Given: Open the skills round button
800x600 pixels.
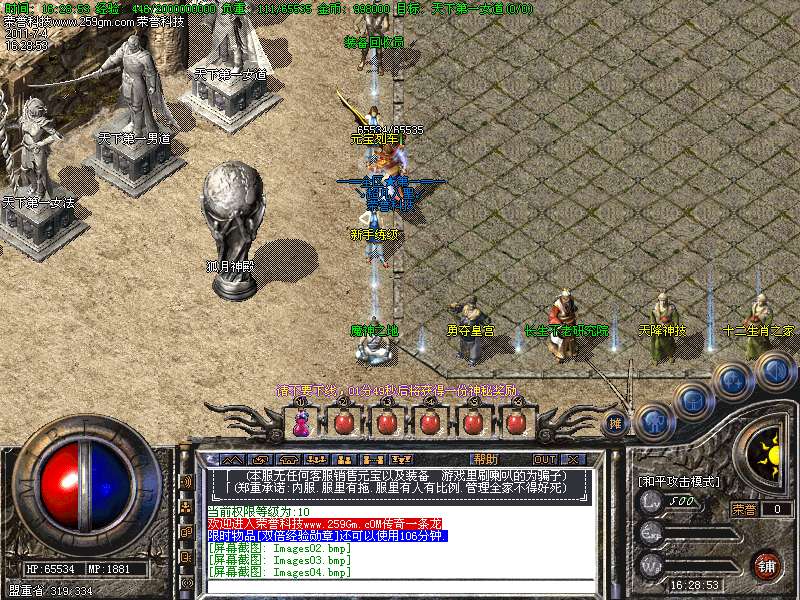Looking at the screenshot, I should (733, 380).
